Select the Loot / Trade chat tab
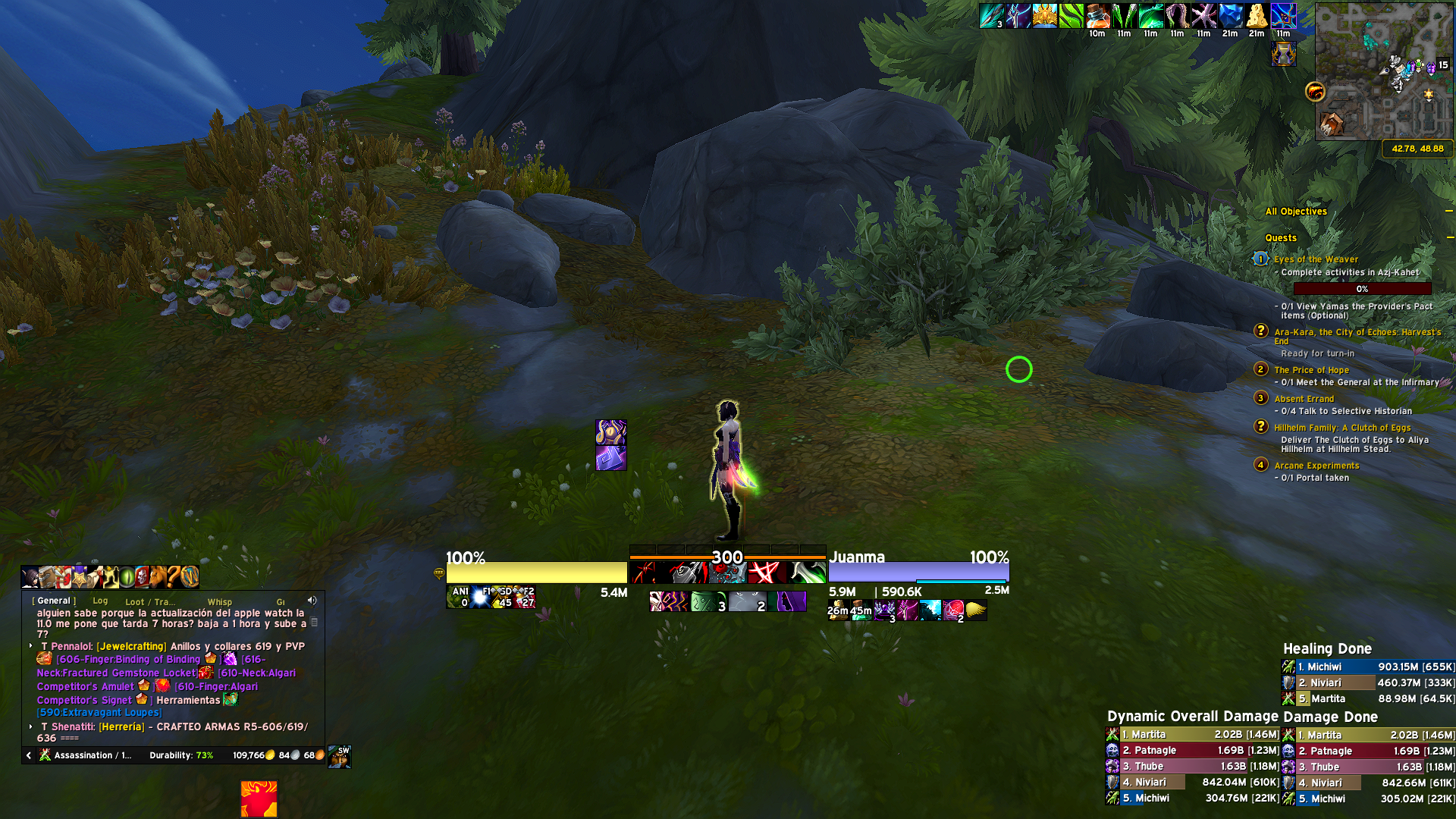Image resolution: width=1456 pixels, height=819 pixels. click(x=150, y=602)
